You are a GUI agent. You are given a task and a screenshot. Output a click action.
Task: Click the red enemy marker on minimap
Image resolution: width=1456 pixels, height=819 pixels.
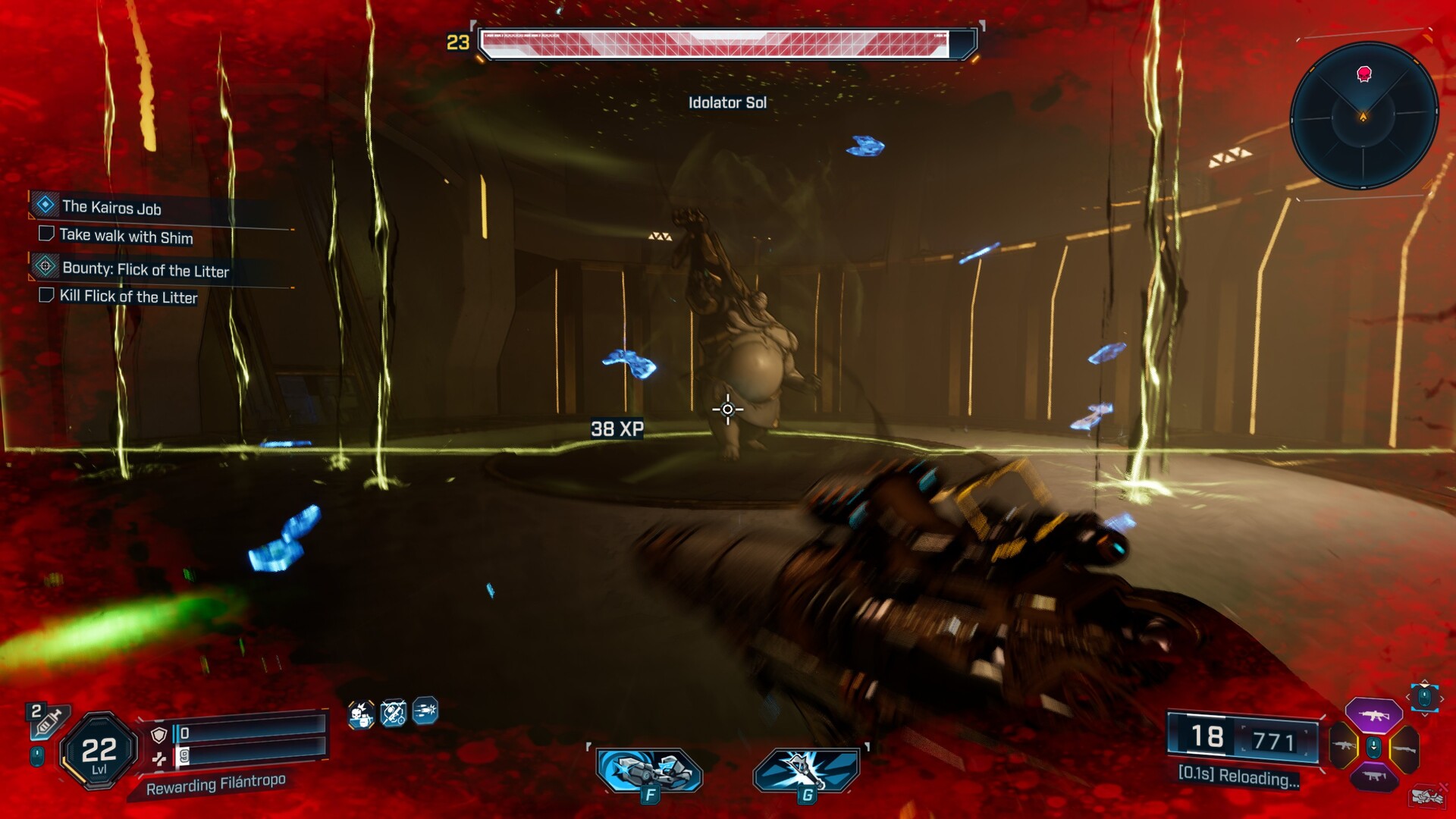point(1363,74)
